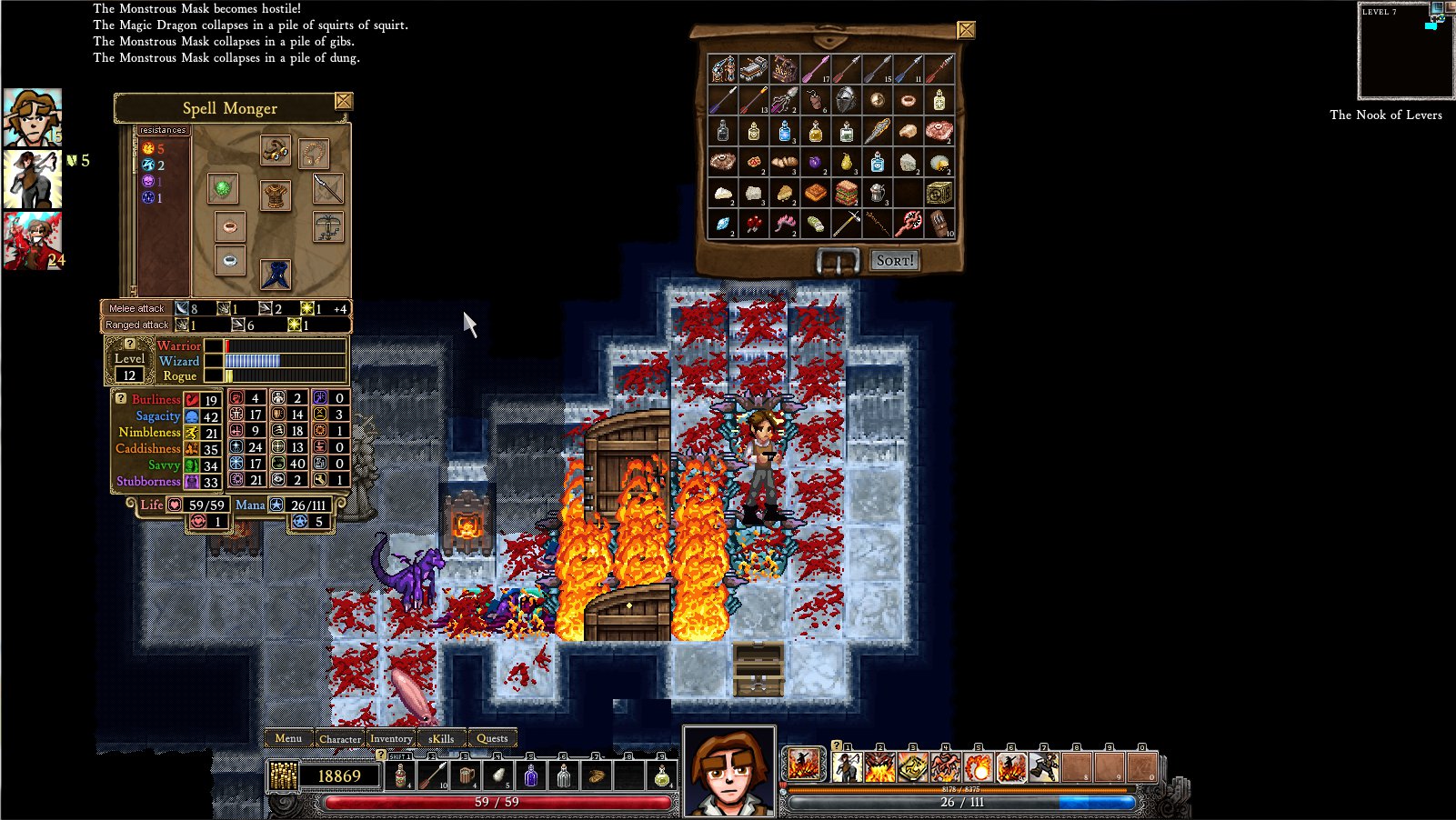This screenshot has height=820, width=1456.
Task: Sort the inventory with the Sort! button
Action: point(893,261)
